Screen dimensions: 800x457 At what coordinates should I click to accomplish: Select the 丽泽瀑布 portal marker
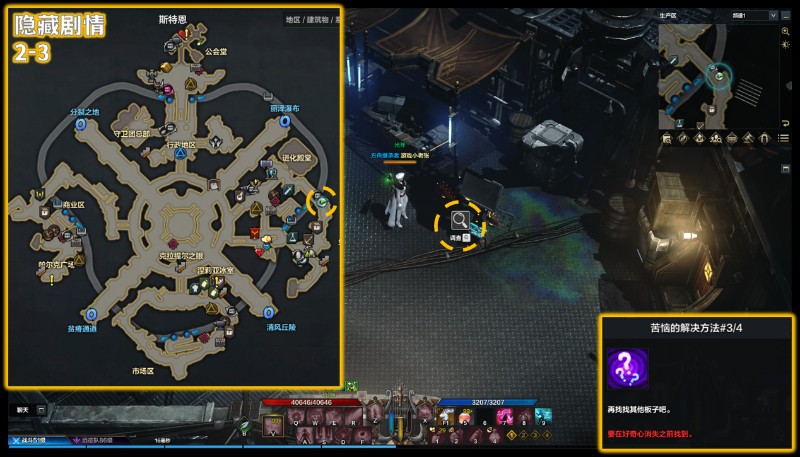coord(285,121)
